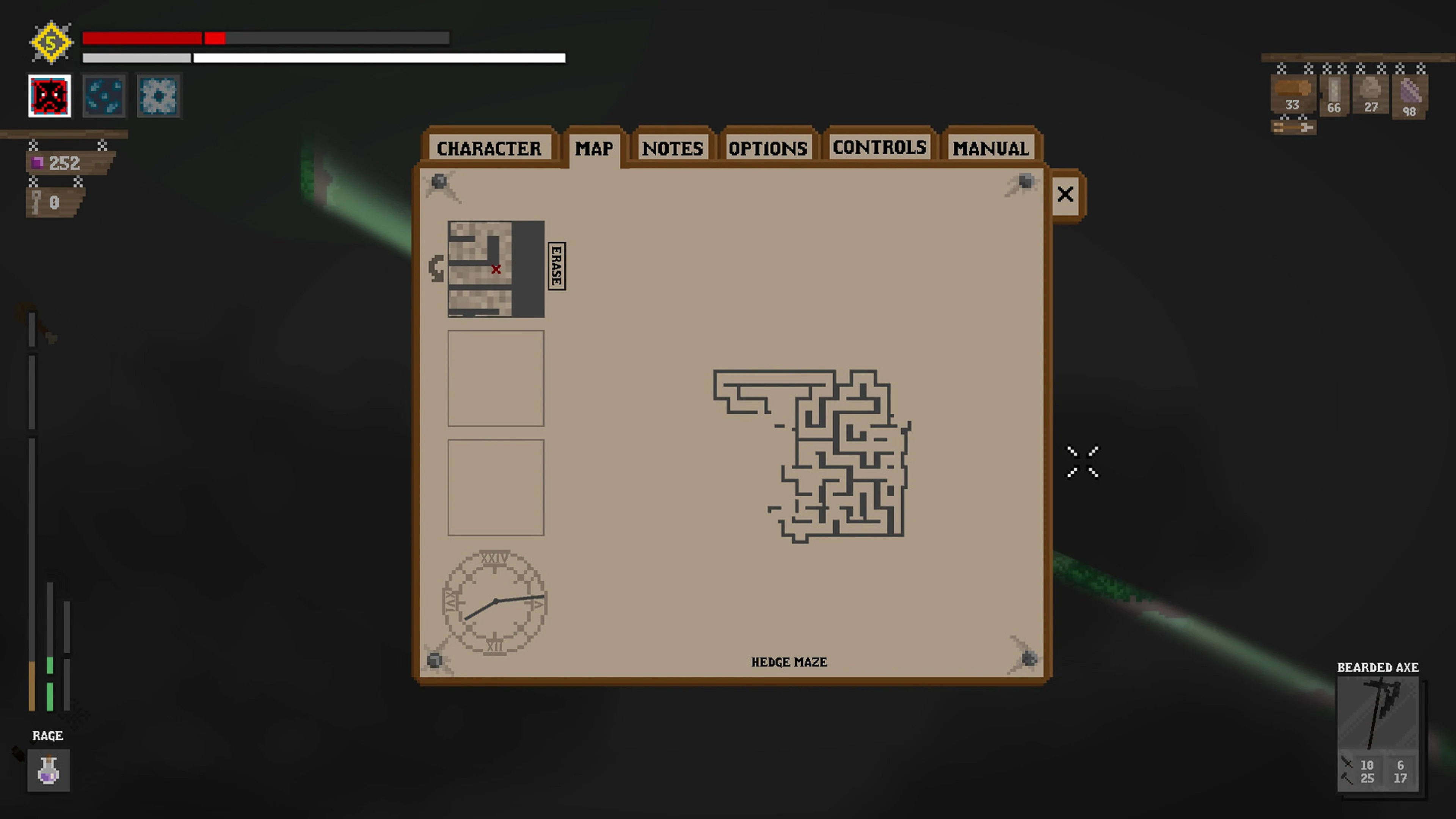
Task: Click the level 5 badge icon
Action: coord(50,41)
